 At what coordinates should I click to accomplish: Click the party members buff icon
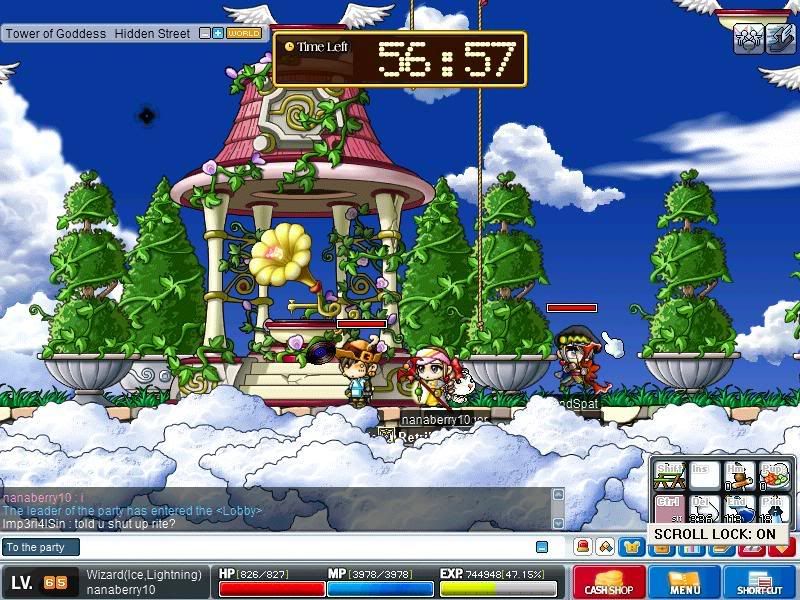tap(748, 38)
